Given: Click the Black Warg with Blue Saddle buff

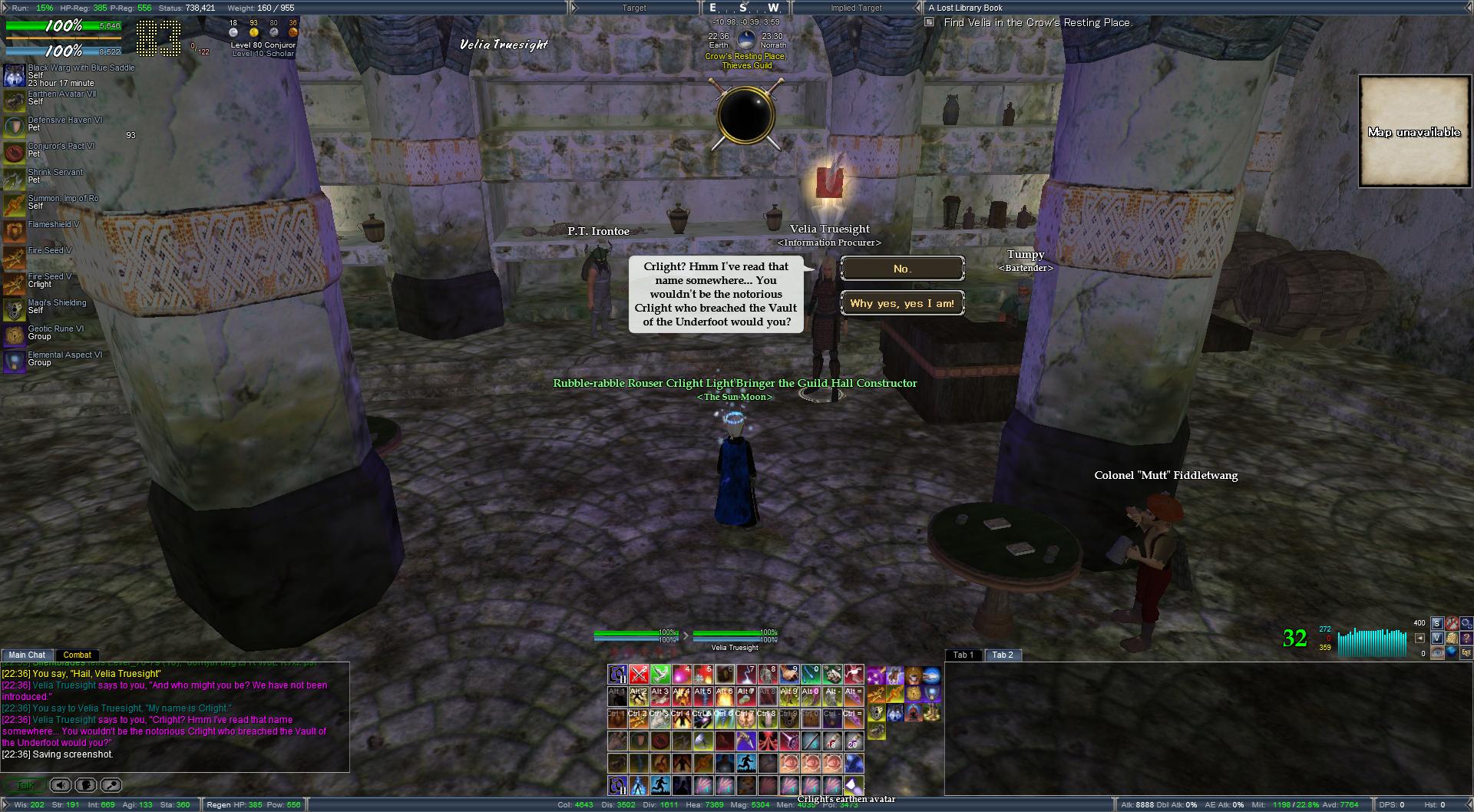Looking at the screenshot, I should click(15, 75).
